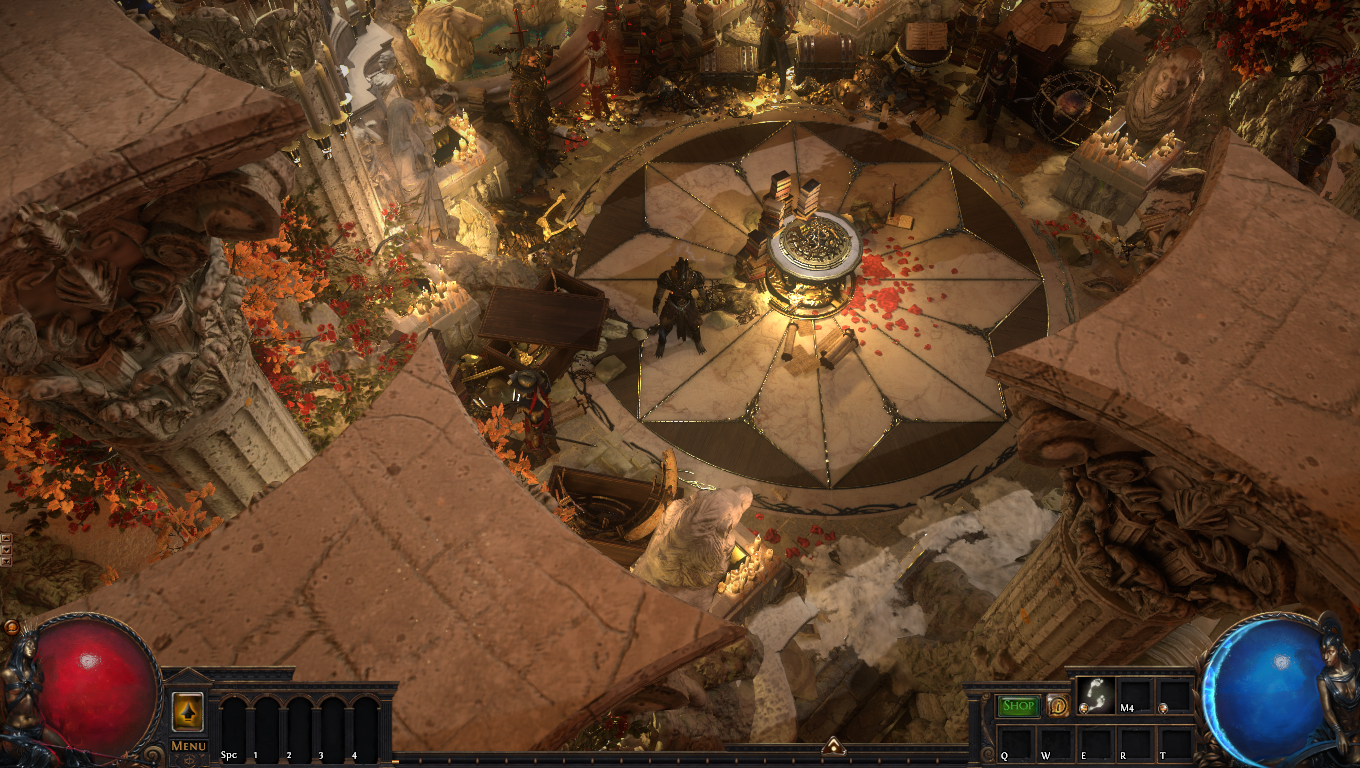
Task: Select the Q skill slot
Action: 1018,742
